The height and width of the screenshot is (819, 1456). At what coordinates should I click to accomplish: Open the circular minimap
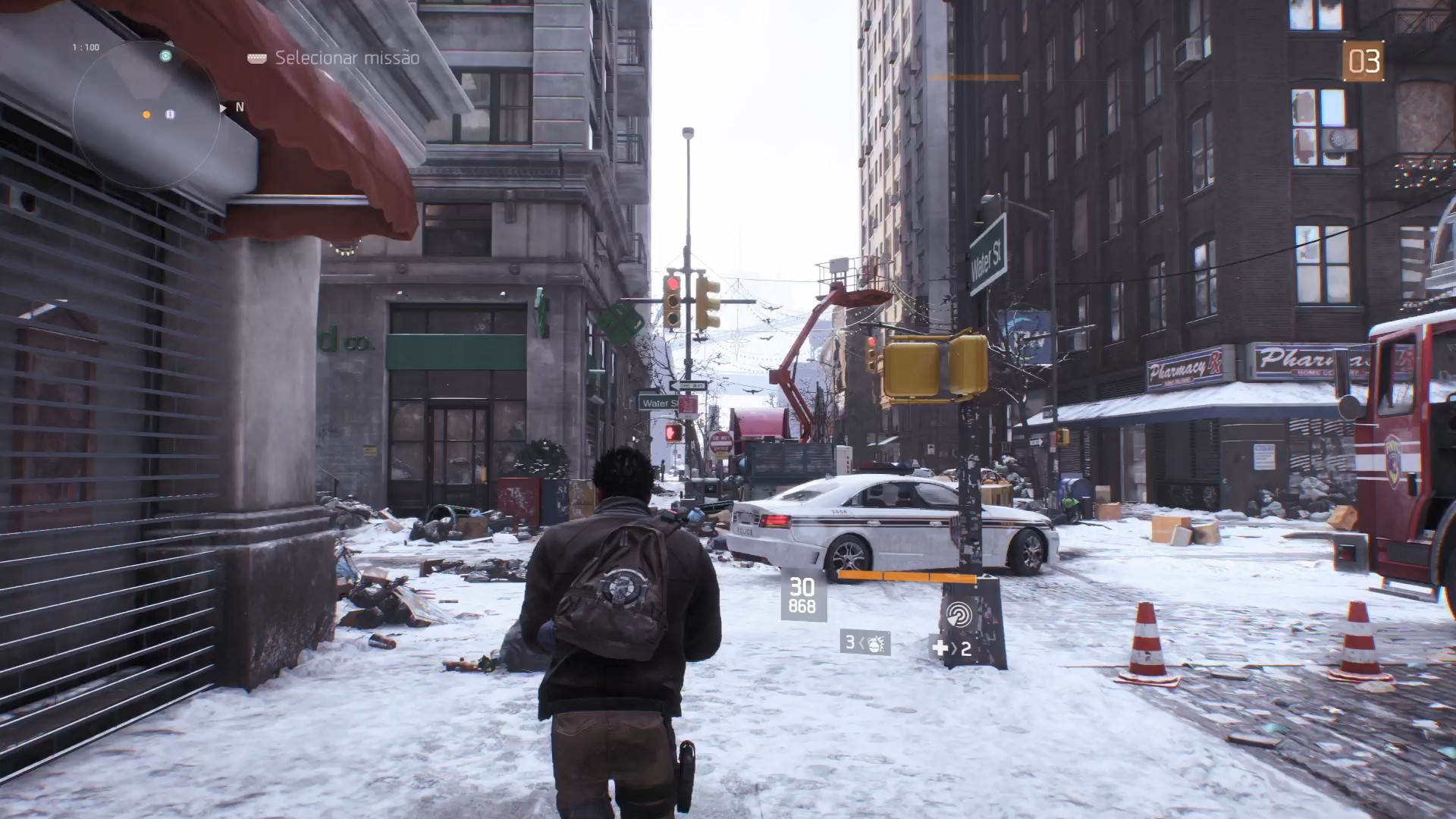tap(146, 115)
